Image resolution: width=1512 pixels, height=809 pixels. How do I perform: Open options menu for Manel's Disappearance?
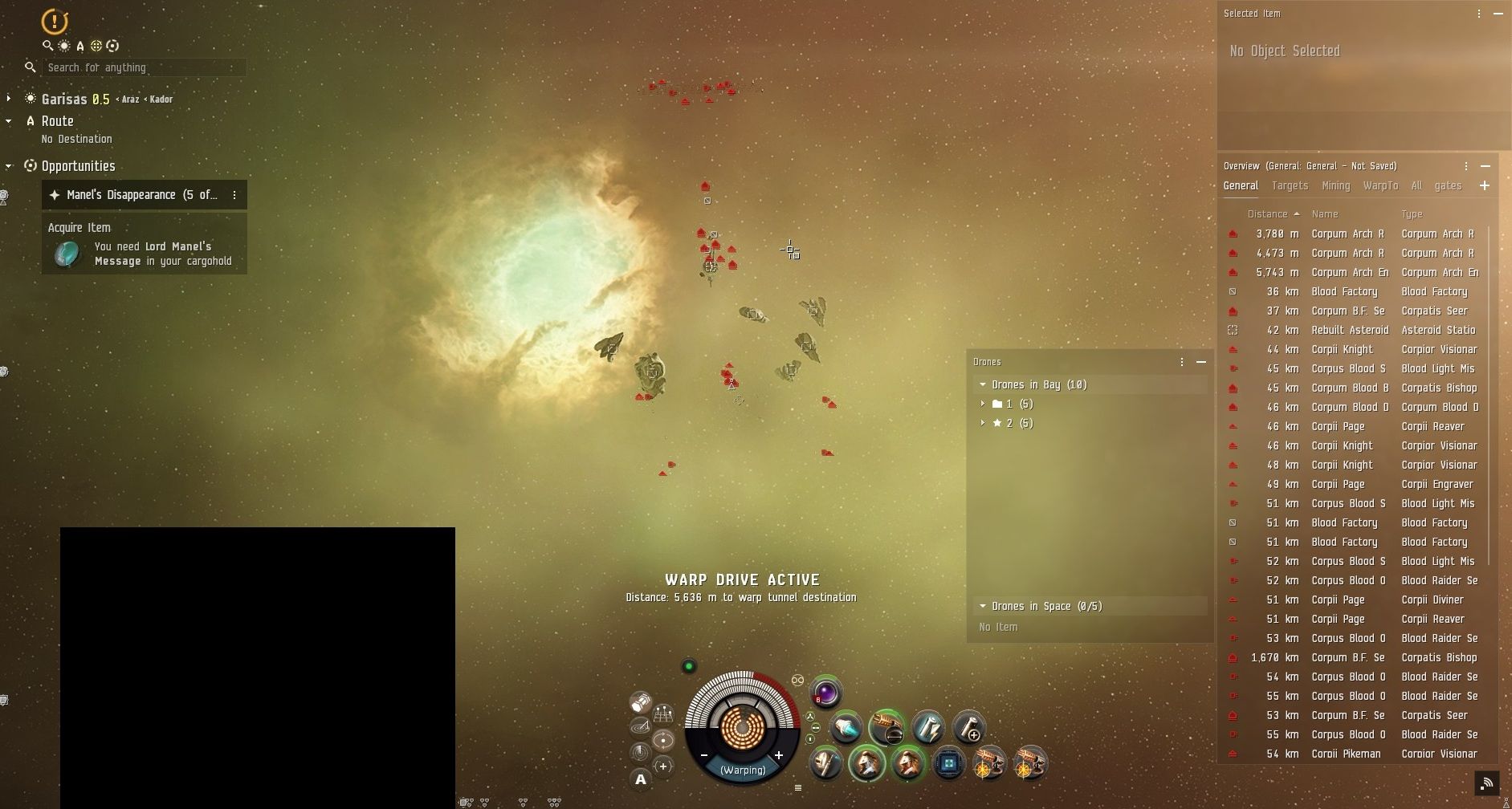pos(234,195)
